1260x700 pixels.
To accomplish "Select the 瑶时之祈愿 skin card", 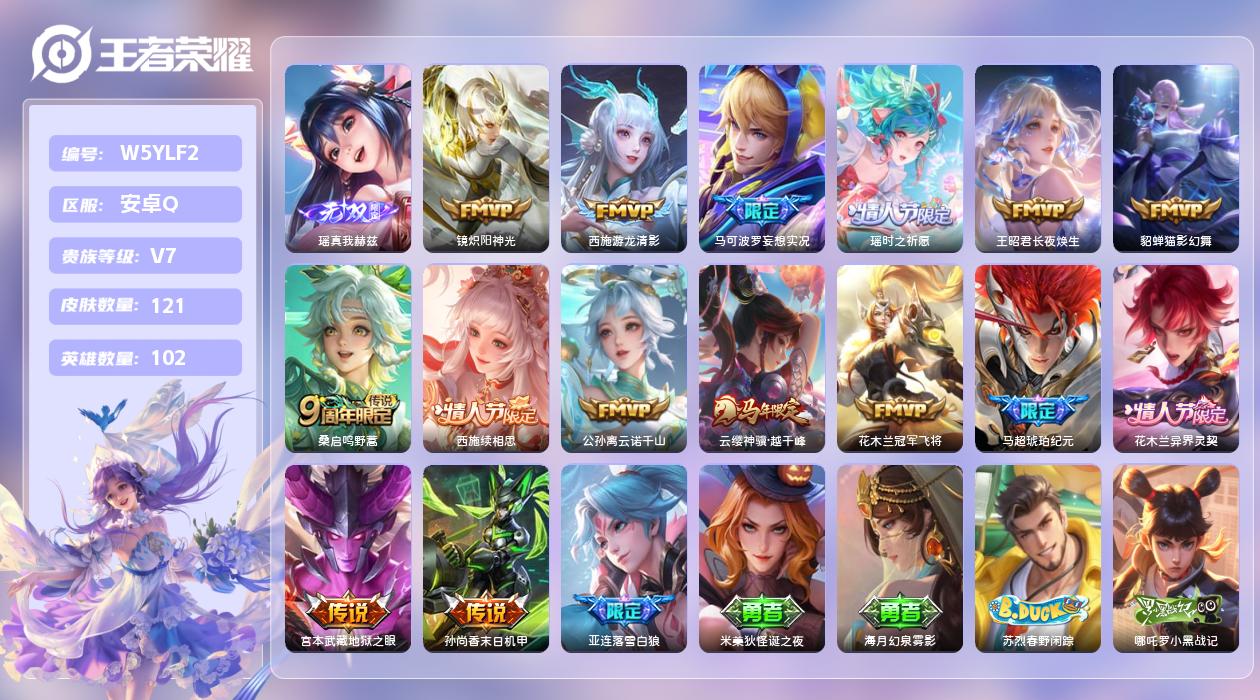I will 900,158.
